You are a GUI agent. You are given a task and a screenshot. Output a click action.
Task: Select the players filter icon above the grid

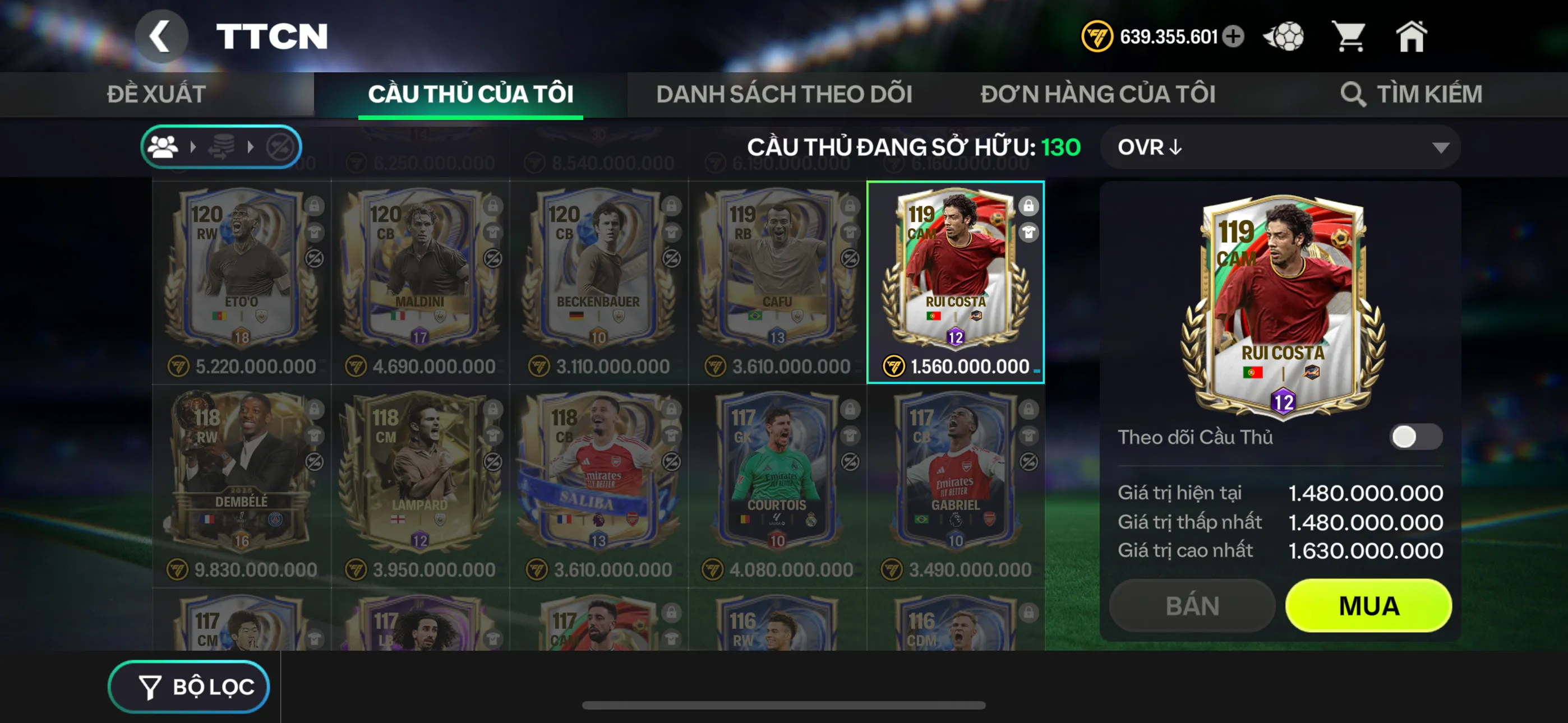click(x=163, y=146)
